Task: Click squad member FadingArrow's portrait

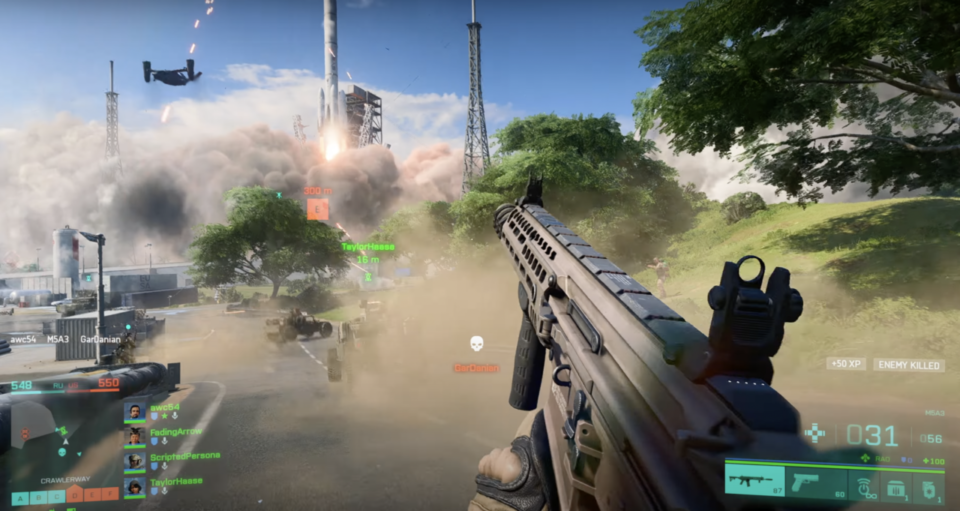Action: coord(134,437)
